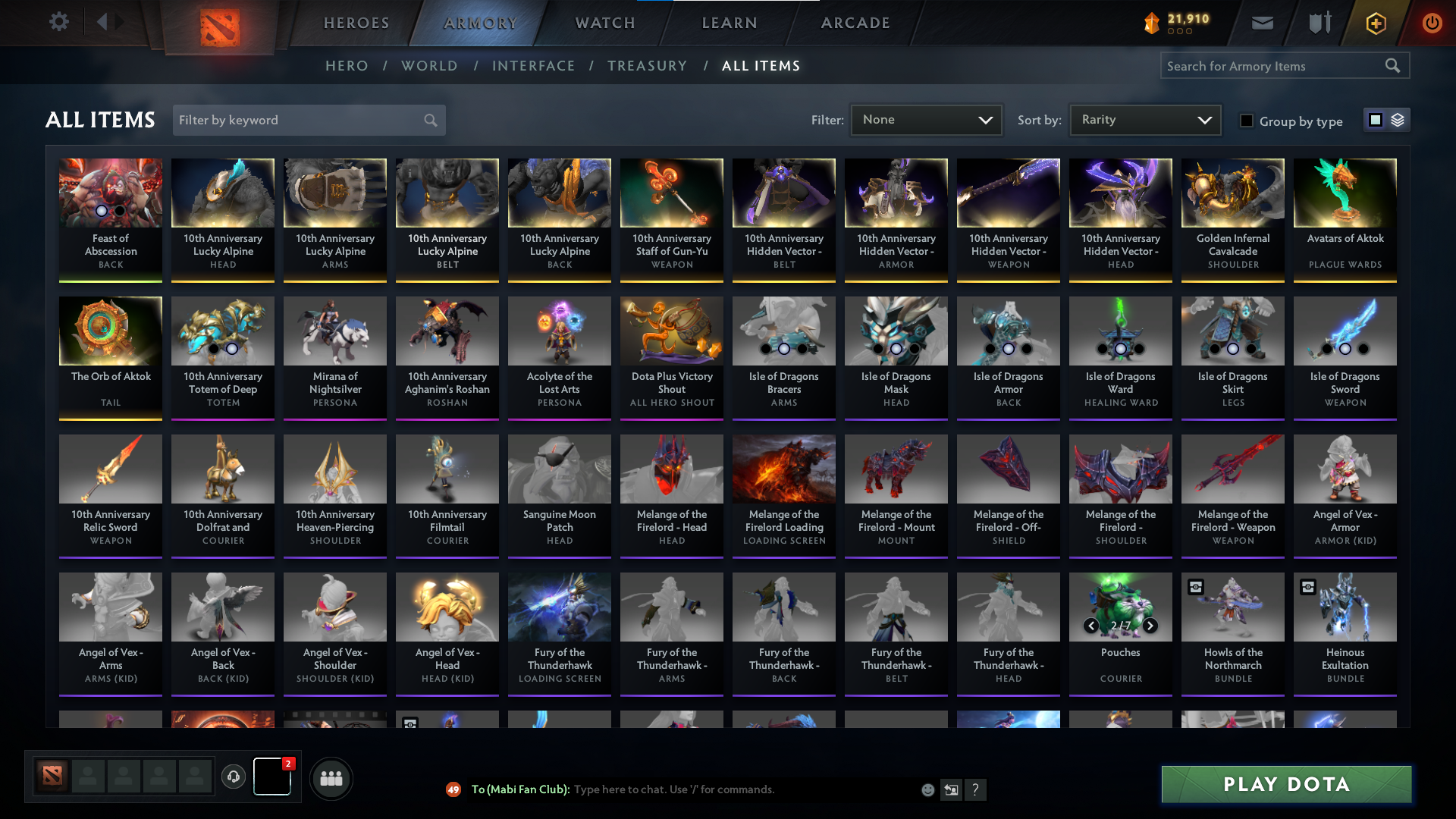Open the Filter dropdown showing None
The image size is (1456, 819).
pyautogui.click(x=926, y=120)
